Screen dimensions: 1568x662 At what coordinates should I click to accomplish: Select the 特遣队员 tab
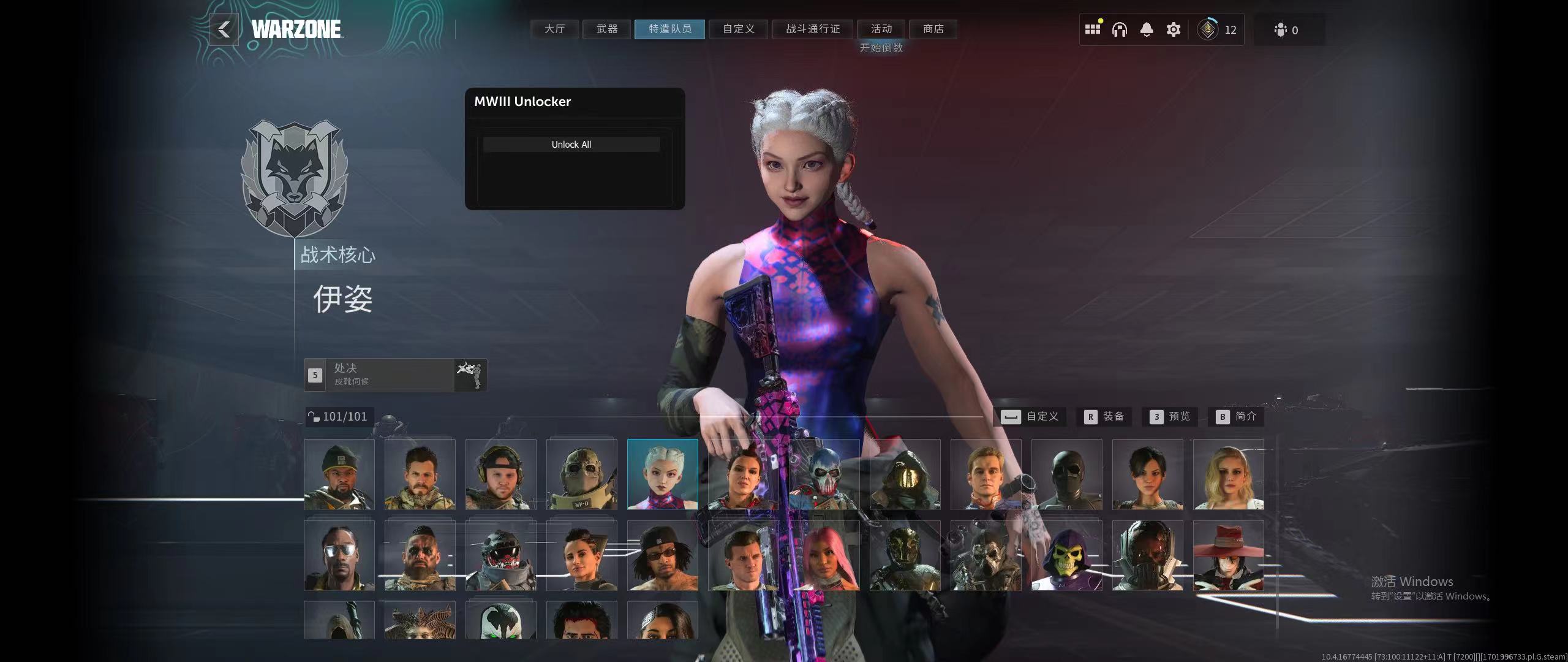point(669,29)
